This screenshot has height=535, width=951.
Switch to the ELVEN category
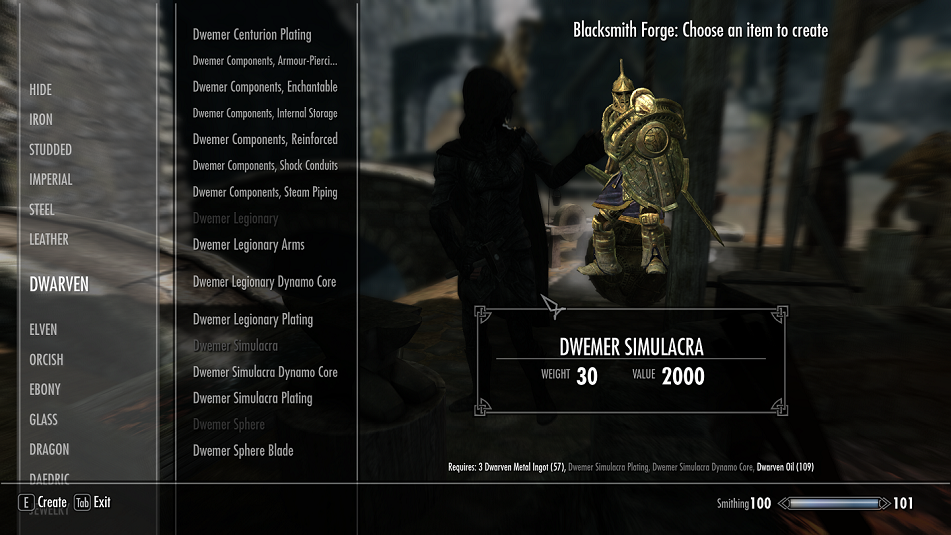pyautogui.click(x=43, y=330)
